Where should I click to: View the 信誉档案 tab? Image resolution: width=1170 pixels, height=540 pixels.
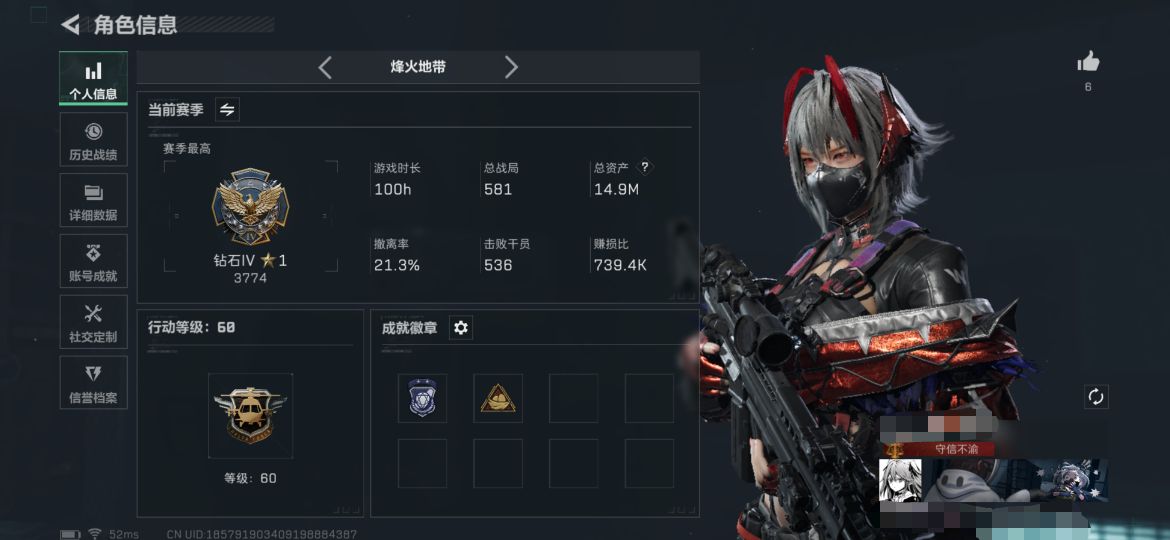pos(93,383)
